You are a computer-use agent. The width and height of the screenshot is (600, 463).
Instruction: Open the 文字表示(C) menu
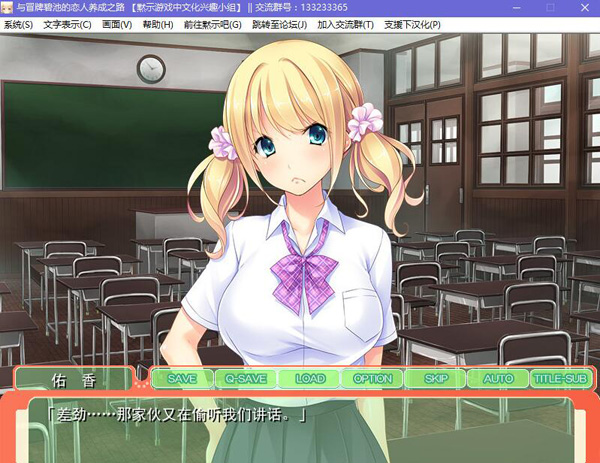[67, 24]
